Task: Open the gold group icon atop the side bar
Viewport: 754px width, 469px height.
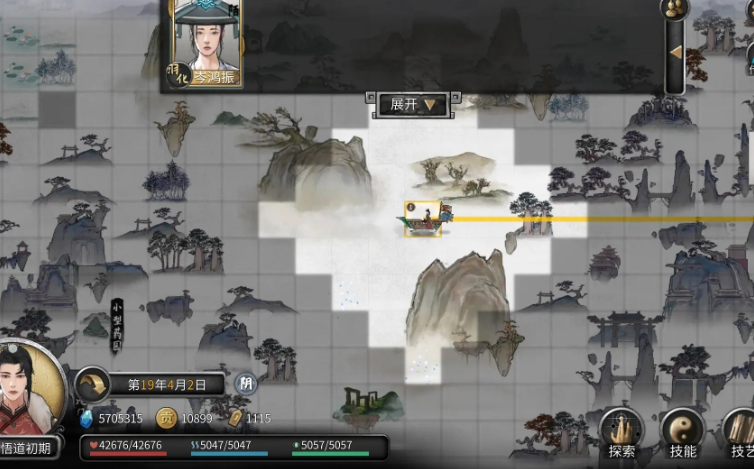Action: click(x=675, y=9)
